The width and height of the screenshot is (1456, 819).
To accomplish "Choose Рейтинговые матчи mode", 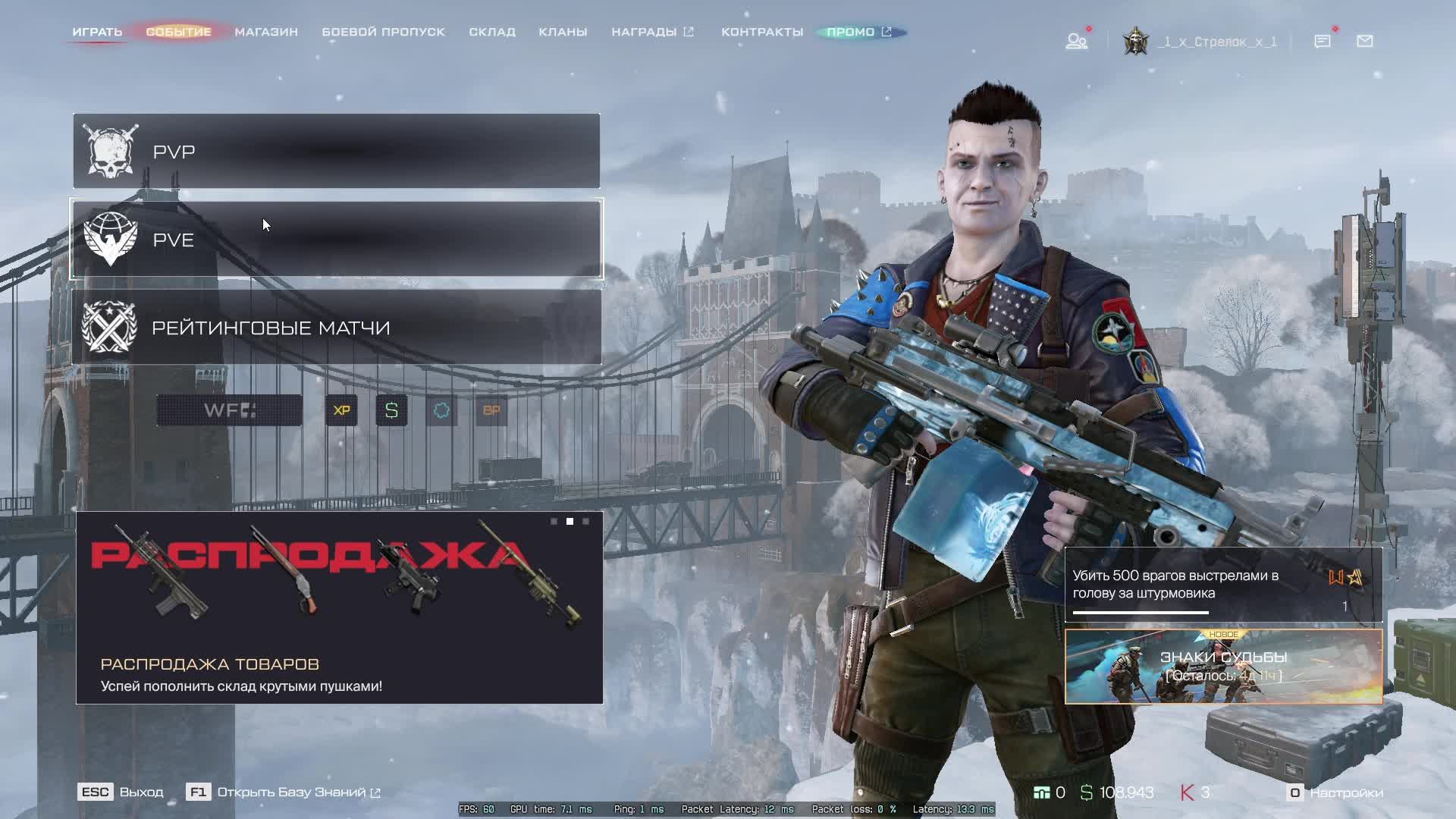I will [336, 328].
